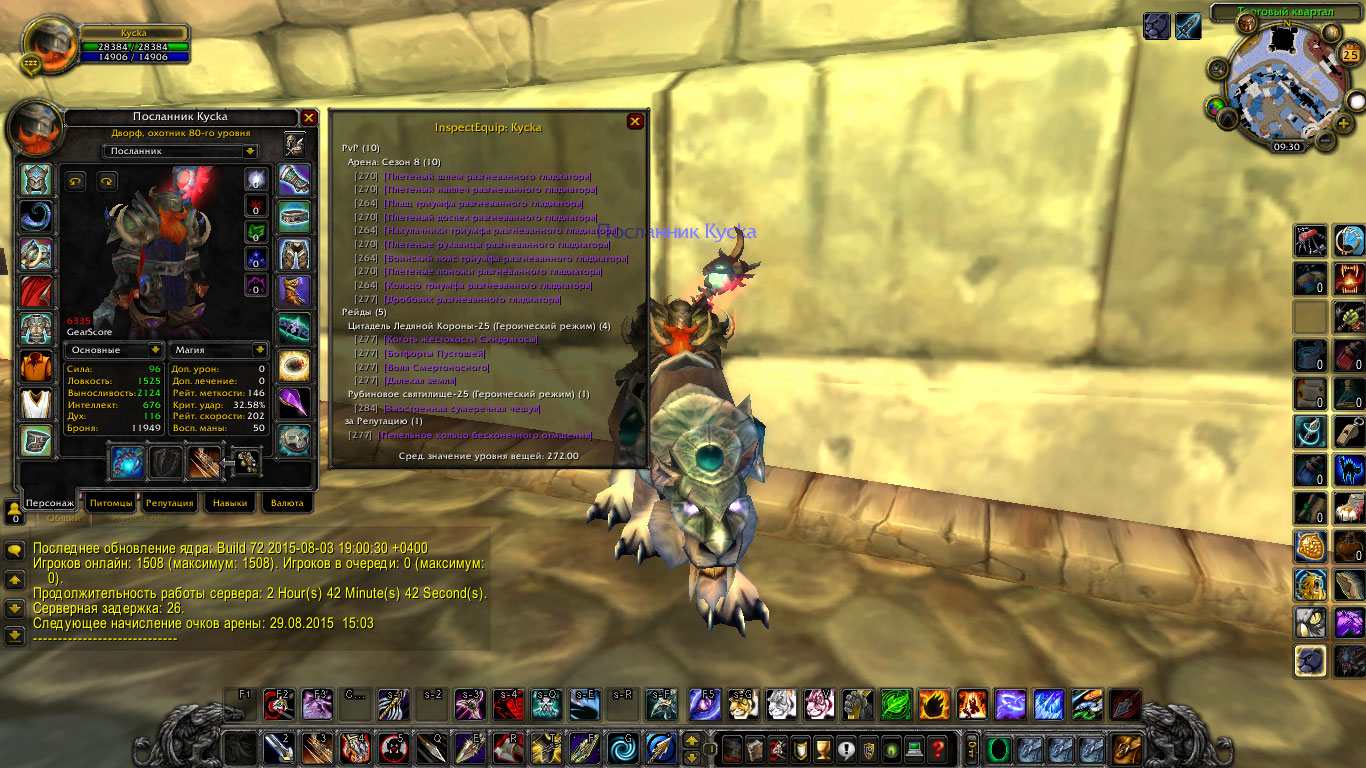The width and height of the screenshot is (1366, 768).
Task: Close the character sheet window
Action: coord(309,117)
